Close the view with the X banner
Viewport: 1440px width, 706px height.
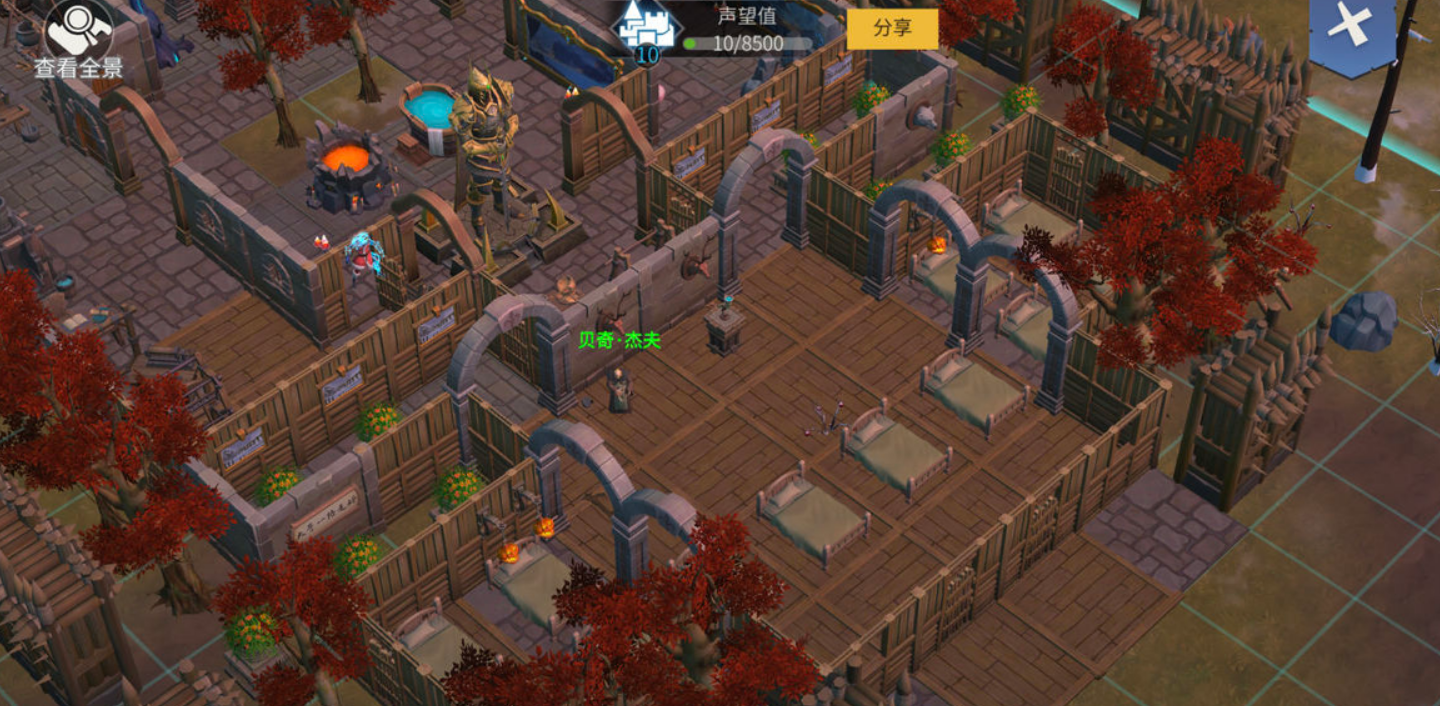click(x=1351, y=28)
